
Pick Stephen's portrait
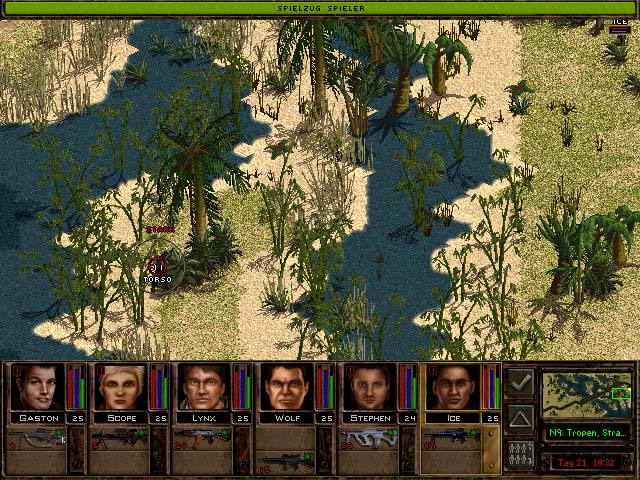pos(372,387)
